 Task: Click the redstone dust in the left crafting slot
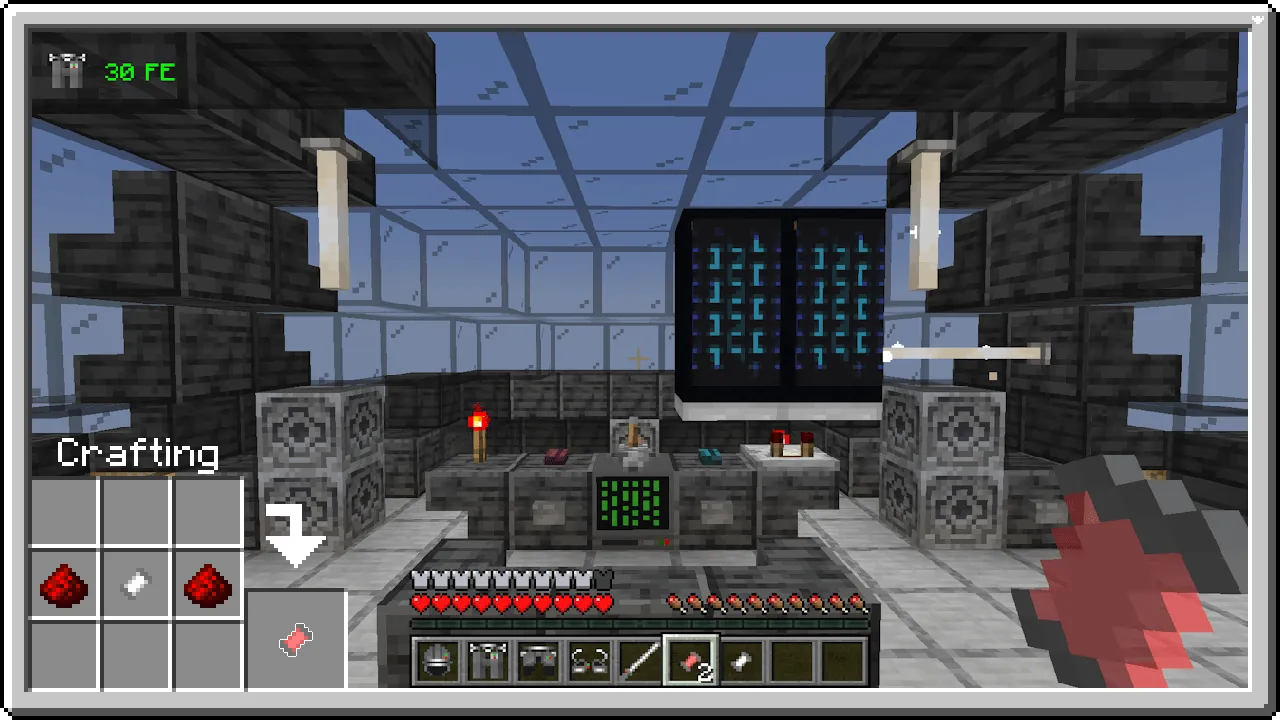click(64, 585)
